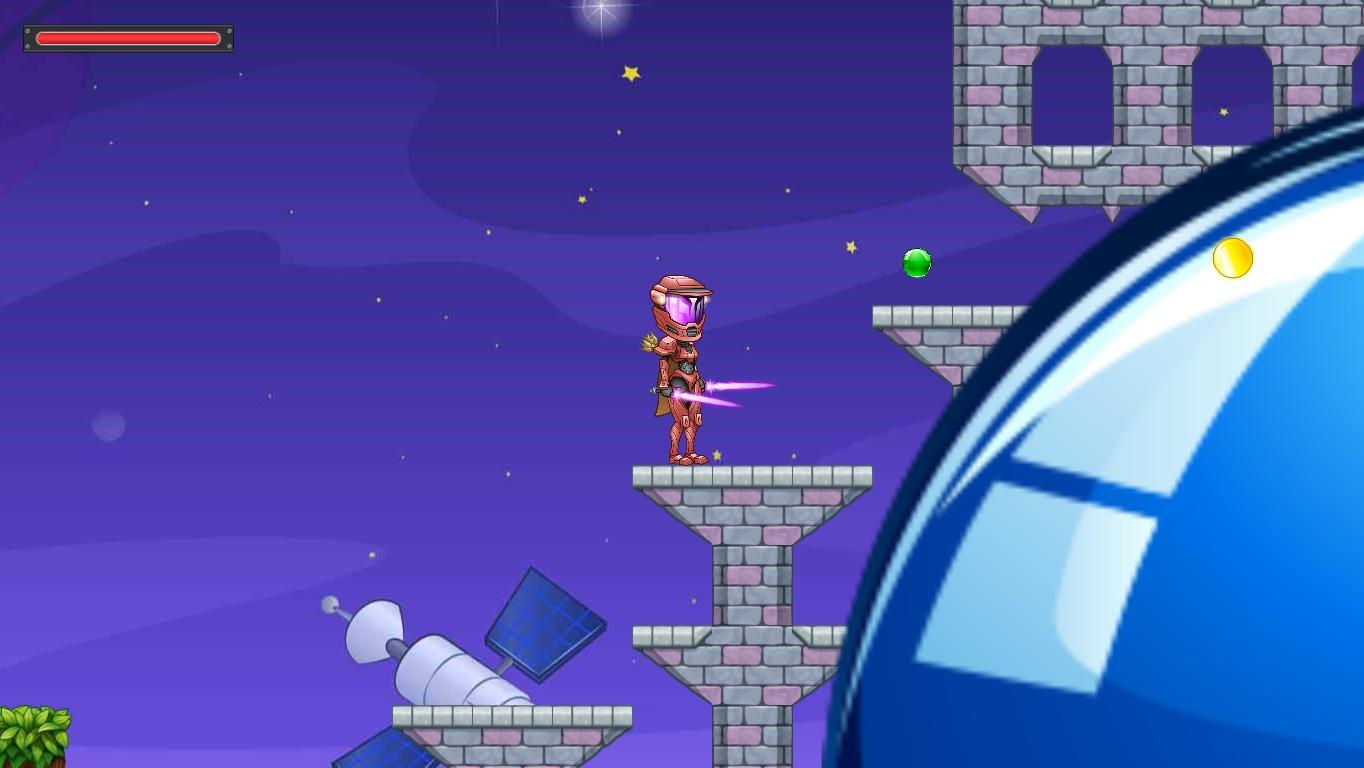Screen dimensions: 1364x768
Task: Click the red health bar
Action: pos(127,38)
